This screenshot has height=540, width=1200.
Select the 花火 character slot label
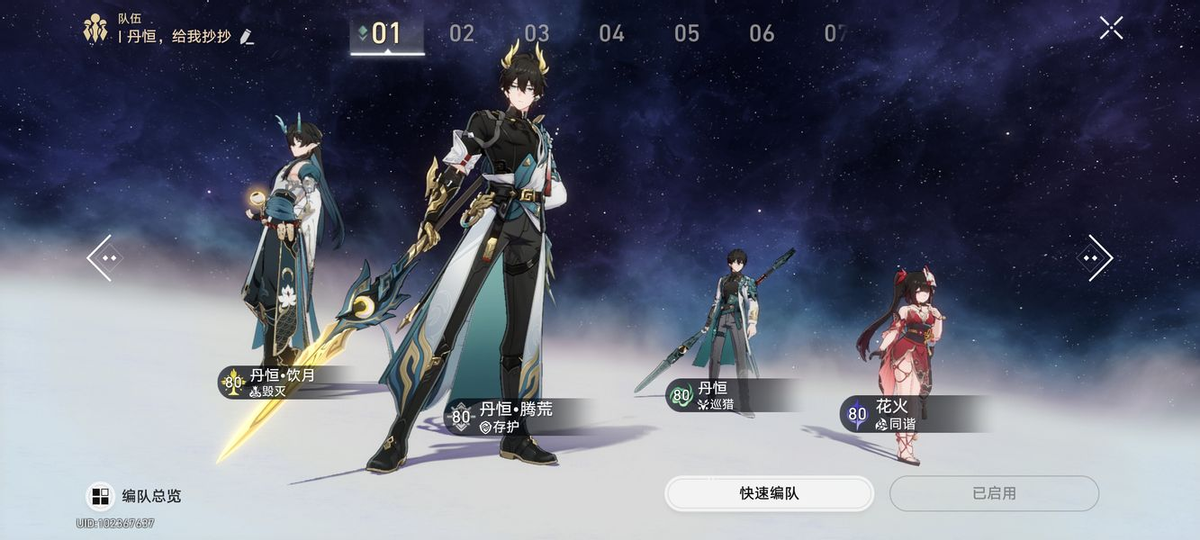click(x=890, y=414)
